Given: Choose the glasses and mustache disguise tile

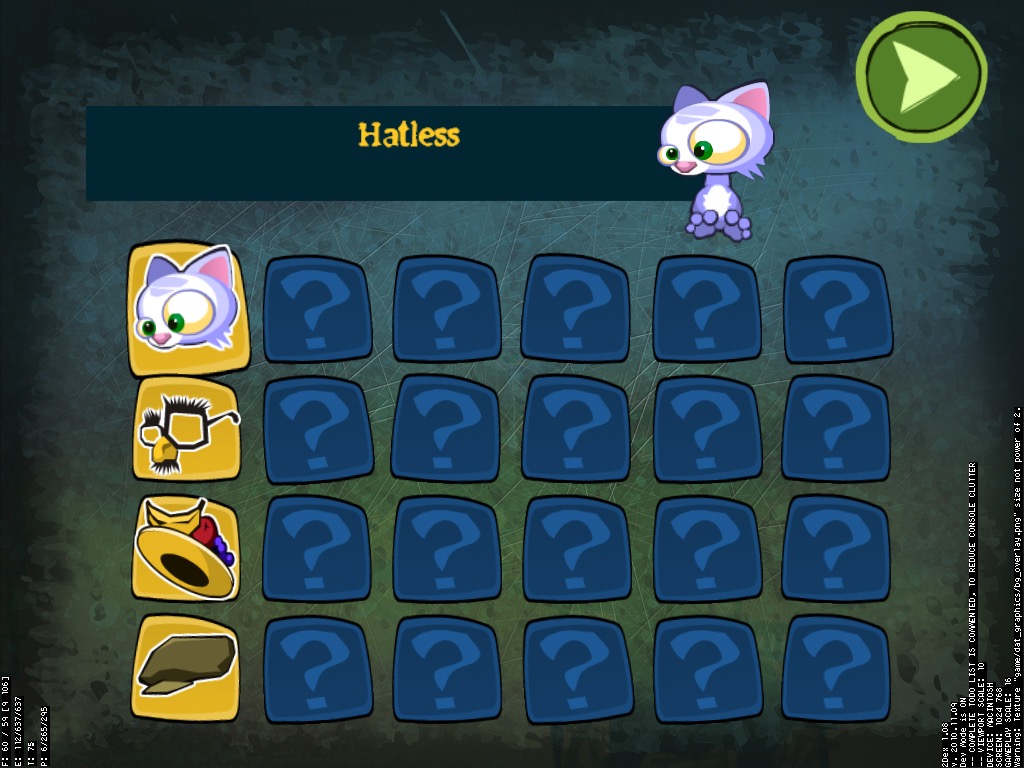Looking at the screenshot, I should pyautogui.click(x=186, y=429).
